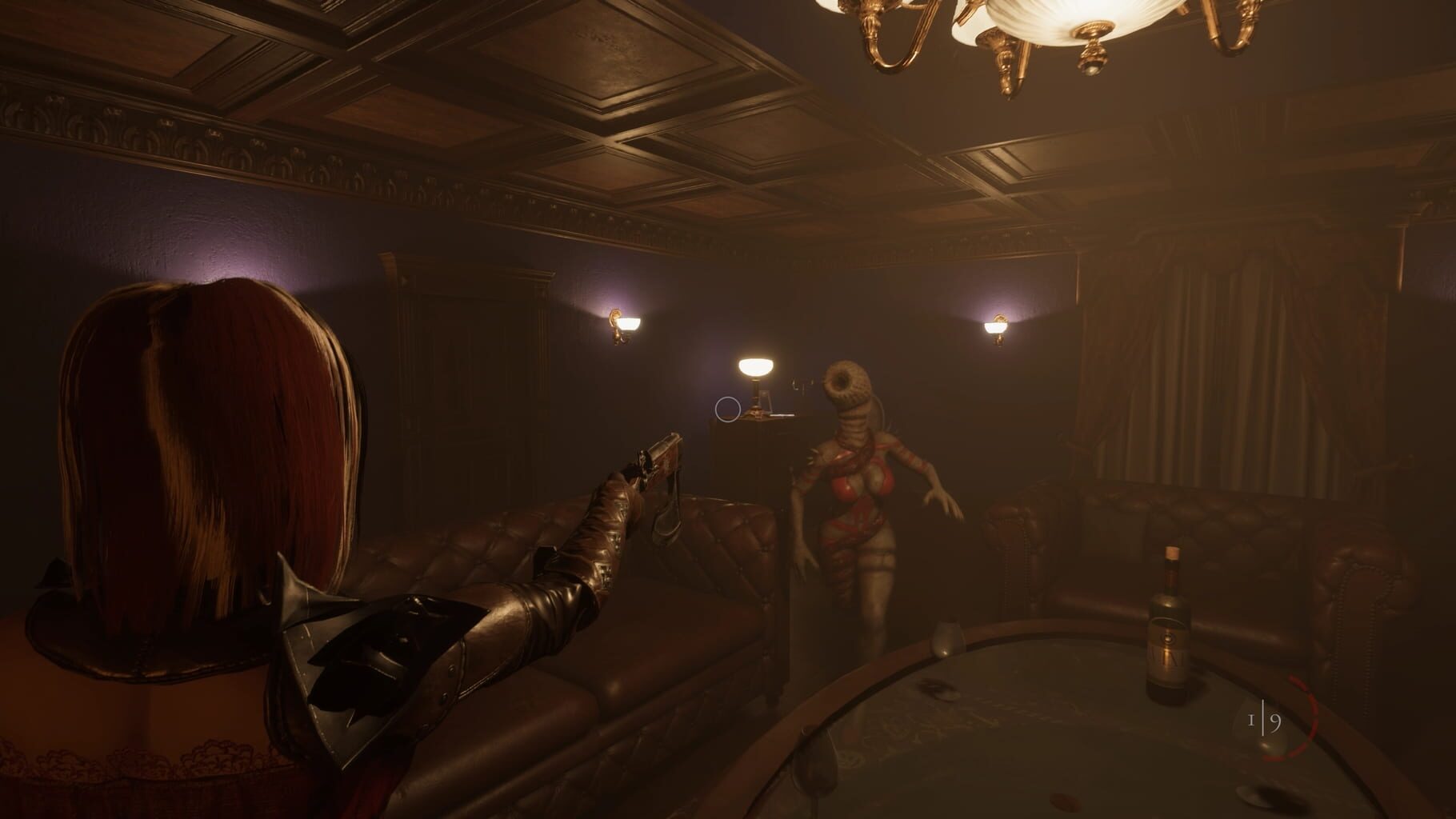Click the right wall sconce light
The width and height of the screenshot is (1456, 819).
click(x=994, y=327)
